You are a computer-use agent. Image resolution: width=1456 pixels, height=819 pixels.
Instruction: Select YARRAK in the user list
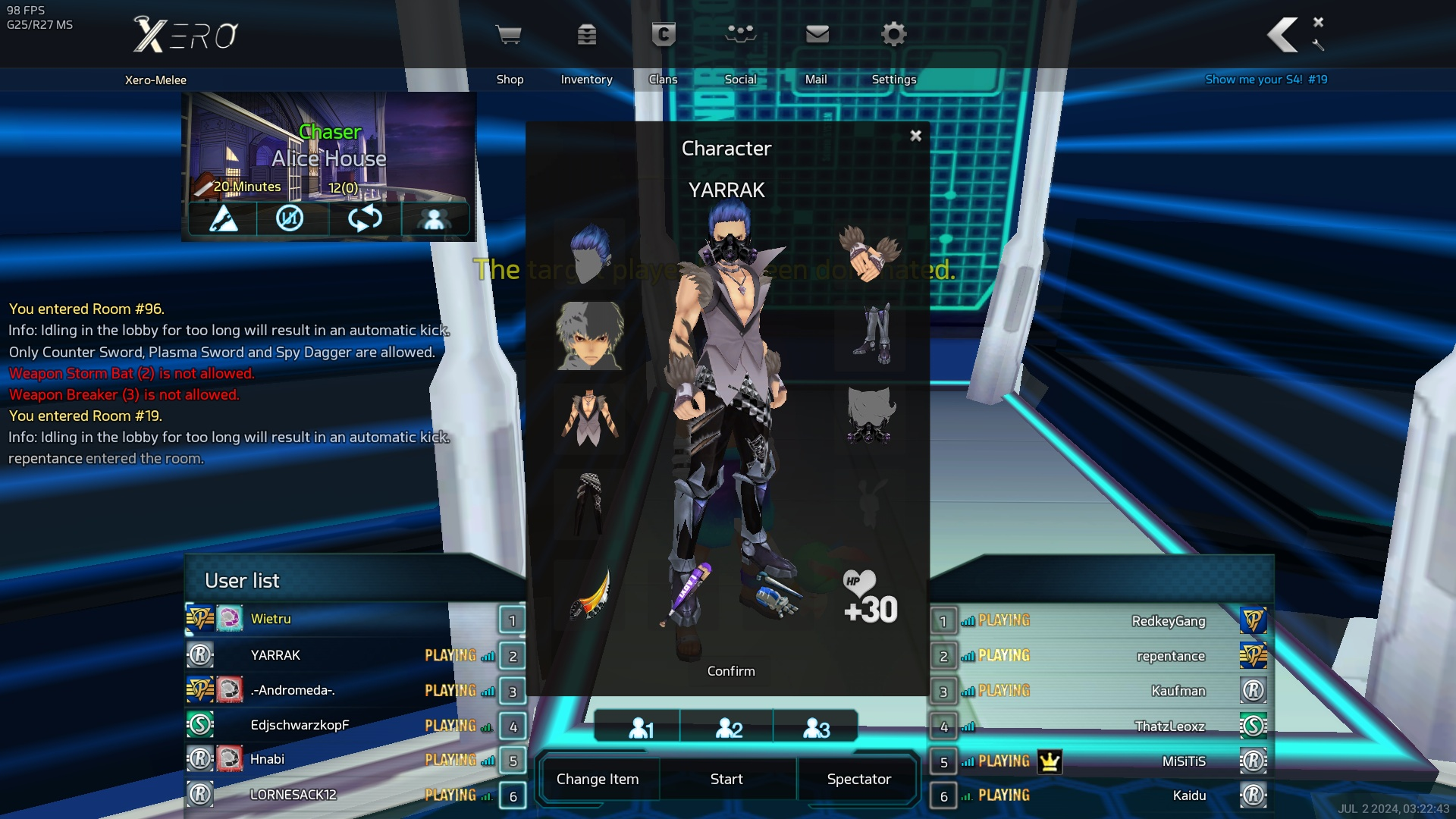tap(276, 655)
